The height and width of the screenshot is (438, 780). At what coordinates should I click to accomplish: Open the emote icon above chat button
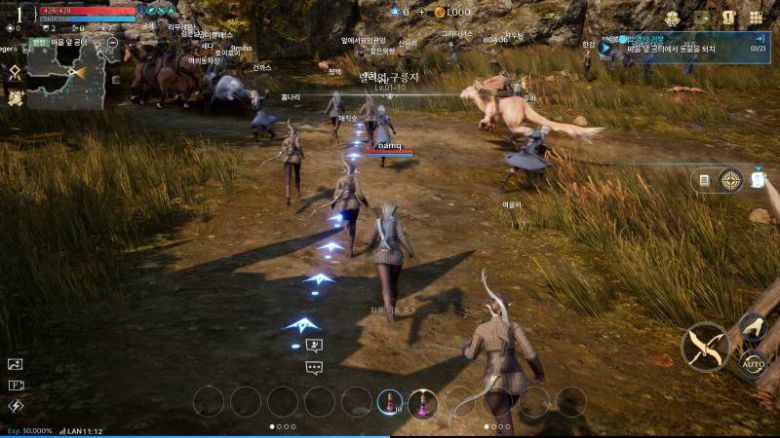coord(314,346)
